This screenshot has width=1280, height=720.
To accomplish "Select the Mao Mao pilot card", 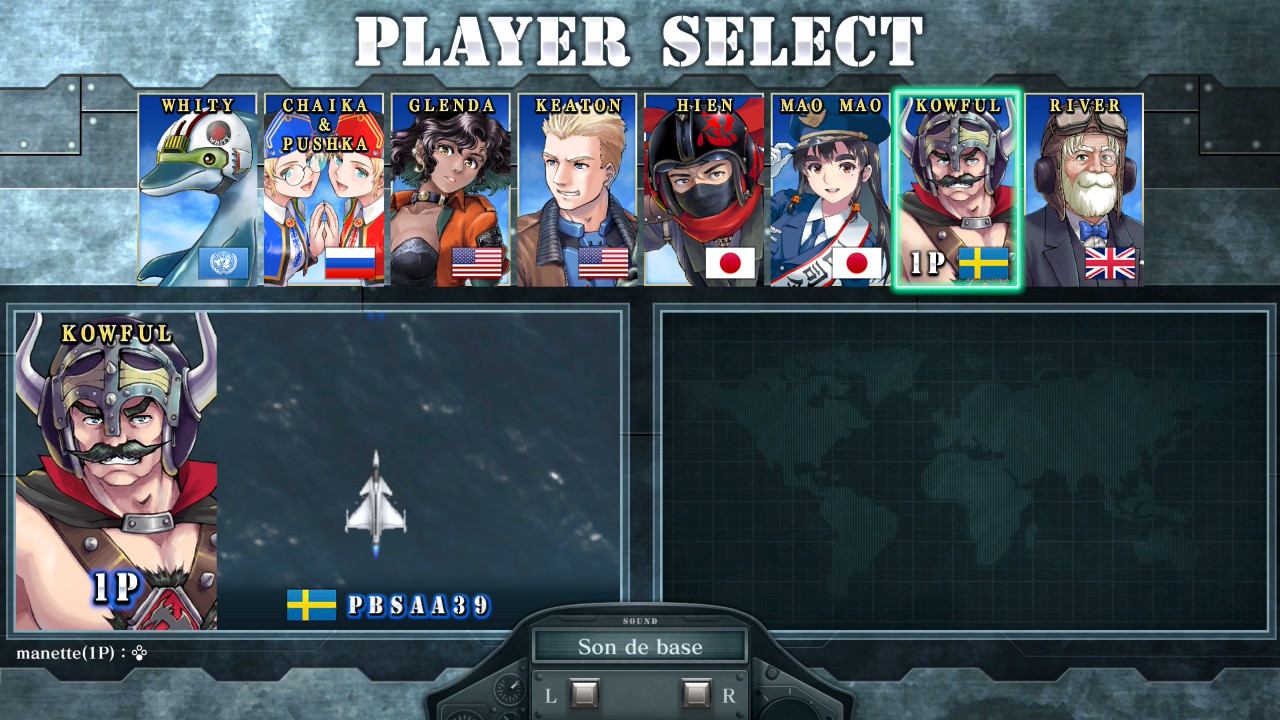I will coord(831,190).
